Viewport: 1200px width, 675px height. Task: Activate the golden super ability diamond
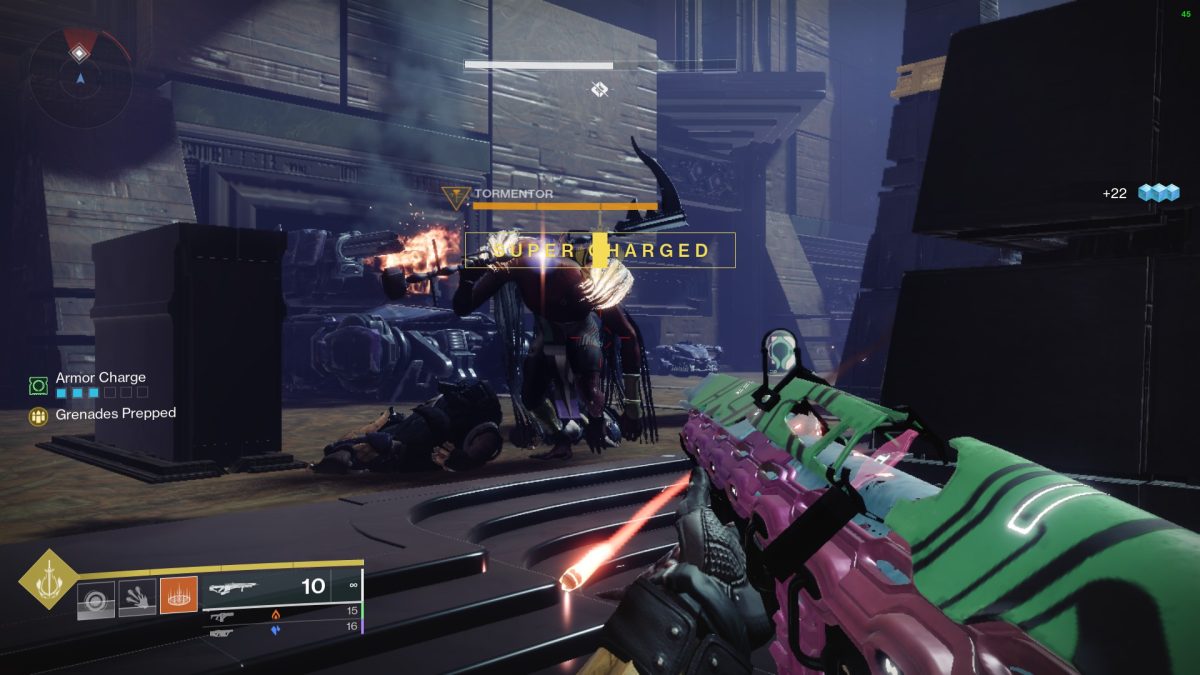pyautogui.click(x=46, y=581)
